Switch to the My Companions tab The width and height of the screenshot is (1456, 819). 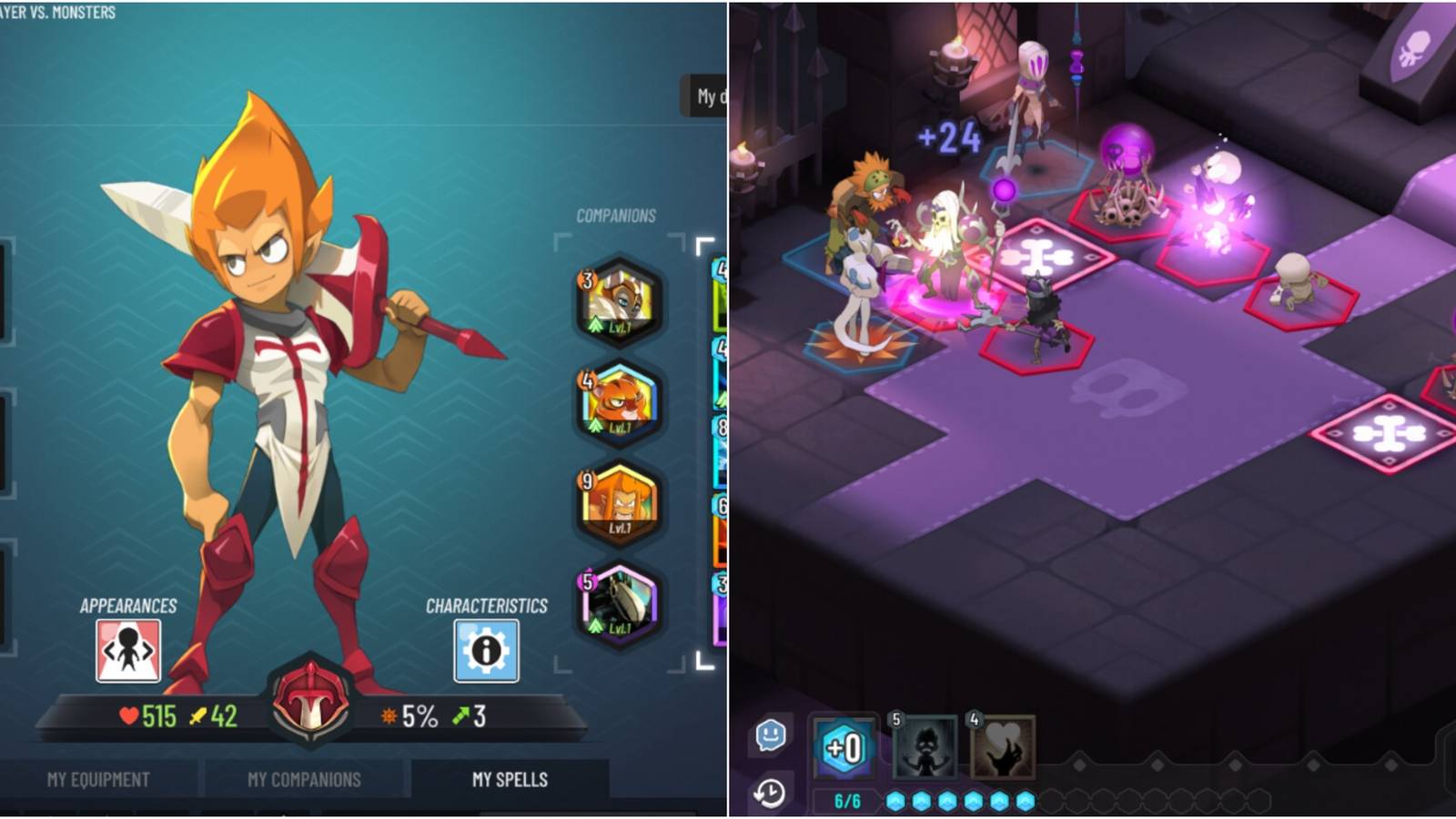tap(305, 780)
